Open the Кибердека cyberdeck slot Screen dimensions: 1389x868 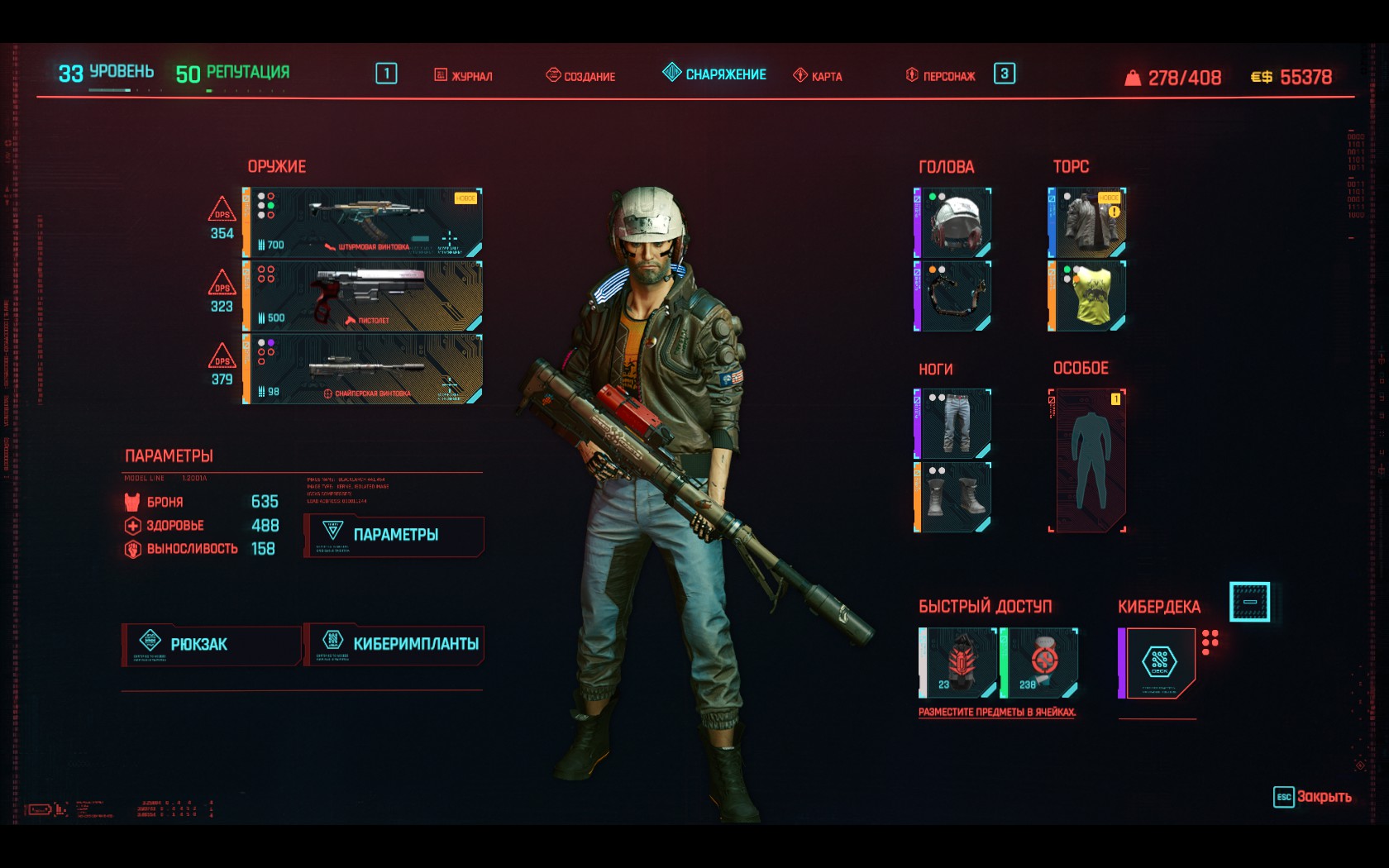pos(1157,663)
